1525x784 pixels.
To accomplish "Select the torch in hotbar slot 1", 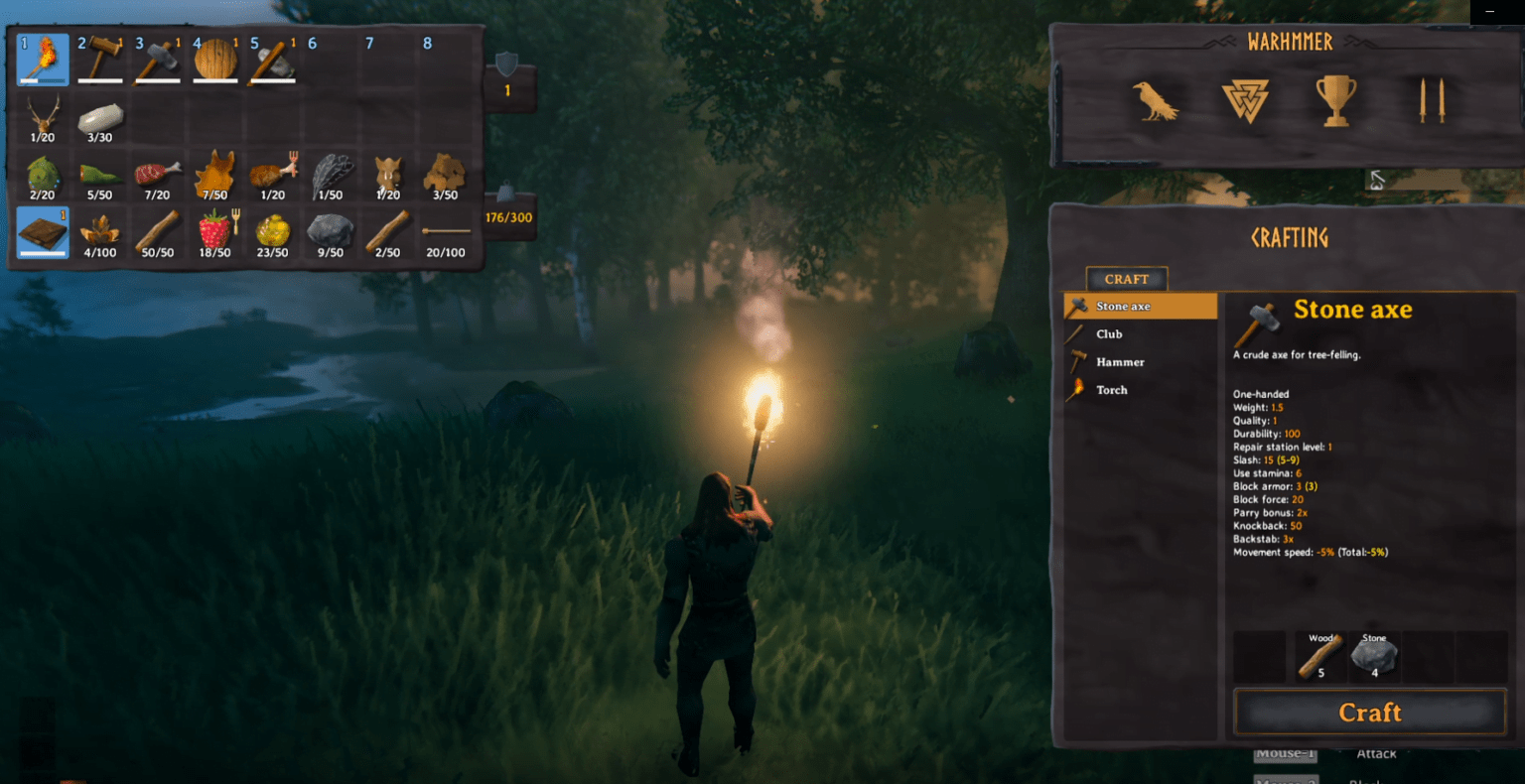I will click(44, 58).
